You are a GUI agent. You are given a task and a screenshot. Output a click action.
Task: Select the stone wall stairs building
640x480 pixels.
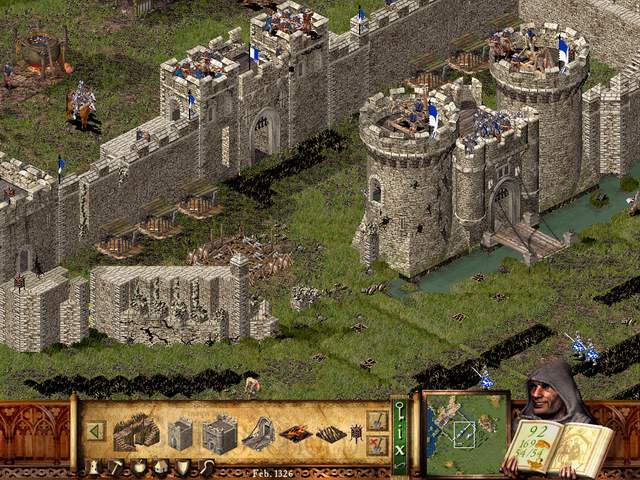(x=136, y=432)
